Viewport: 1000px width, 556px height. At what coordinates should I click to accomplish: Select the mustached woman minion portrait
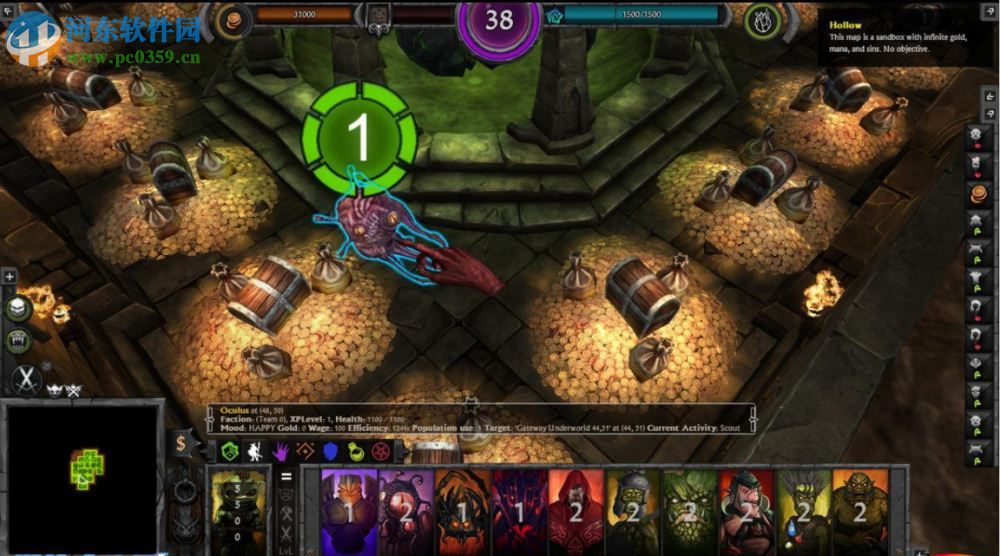747,512
